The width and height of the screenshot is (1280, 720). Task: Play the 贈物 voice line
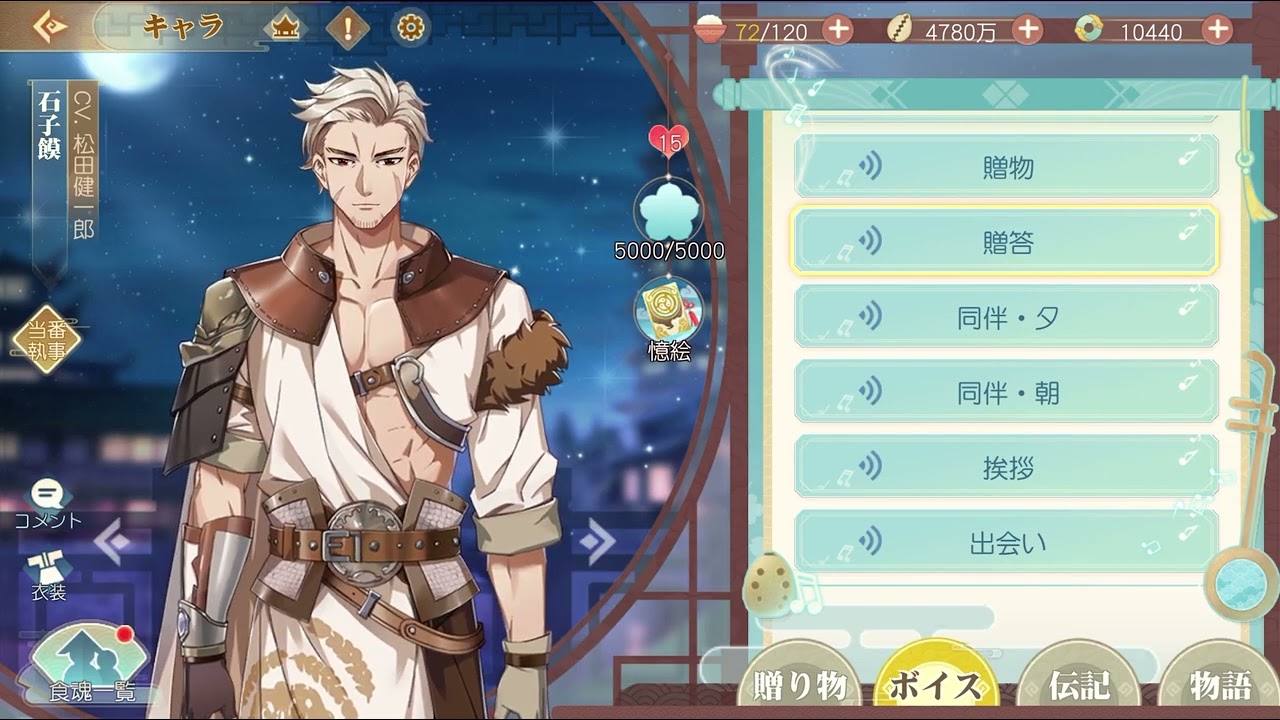pos(1006,167)
